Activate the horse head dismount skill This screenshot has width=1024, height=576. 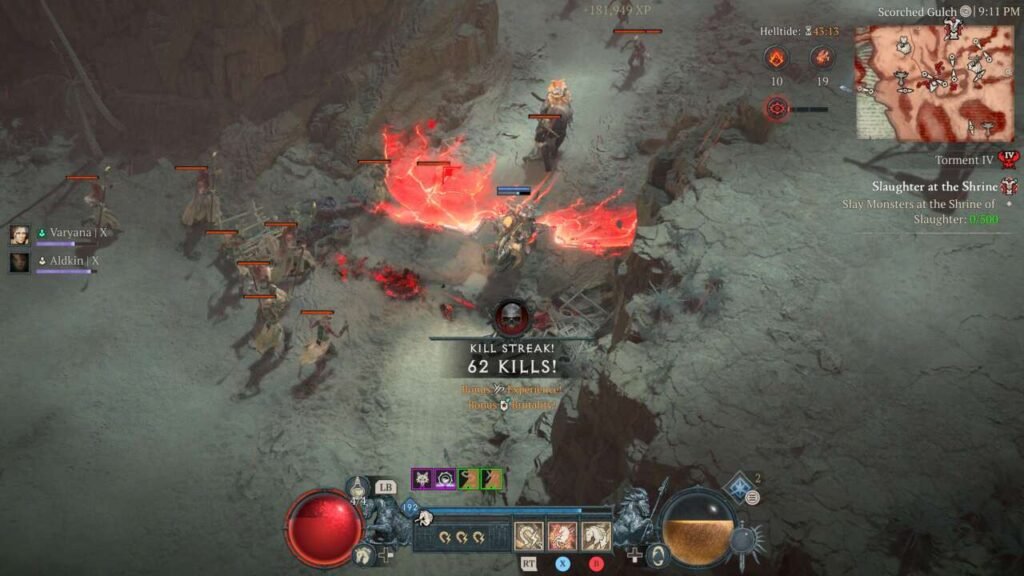[x=596, y=537]
